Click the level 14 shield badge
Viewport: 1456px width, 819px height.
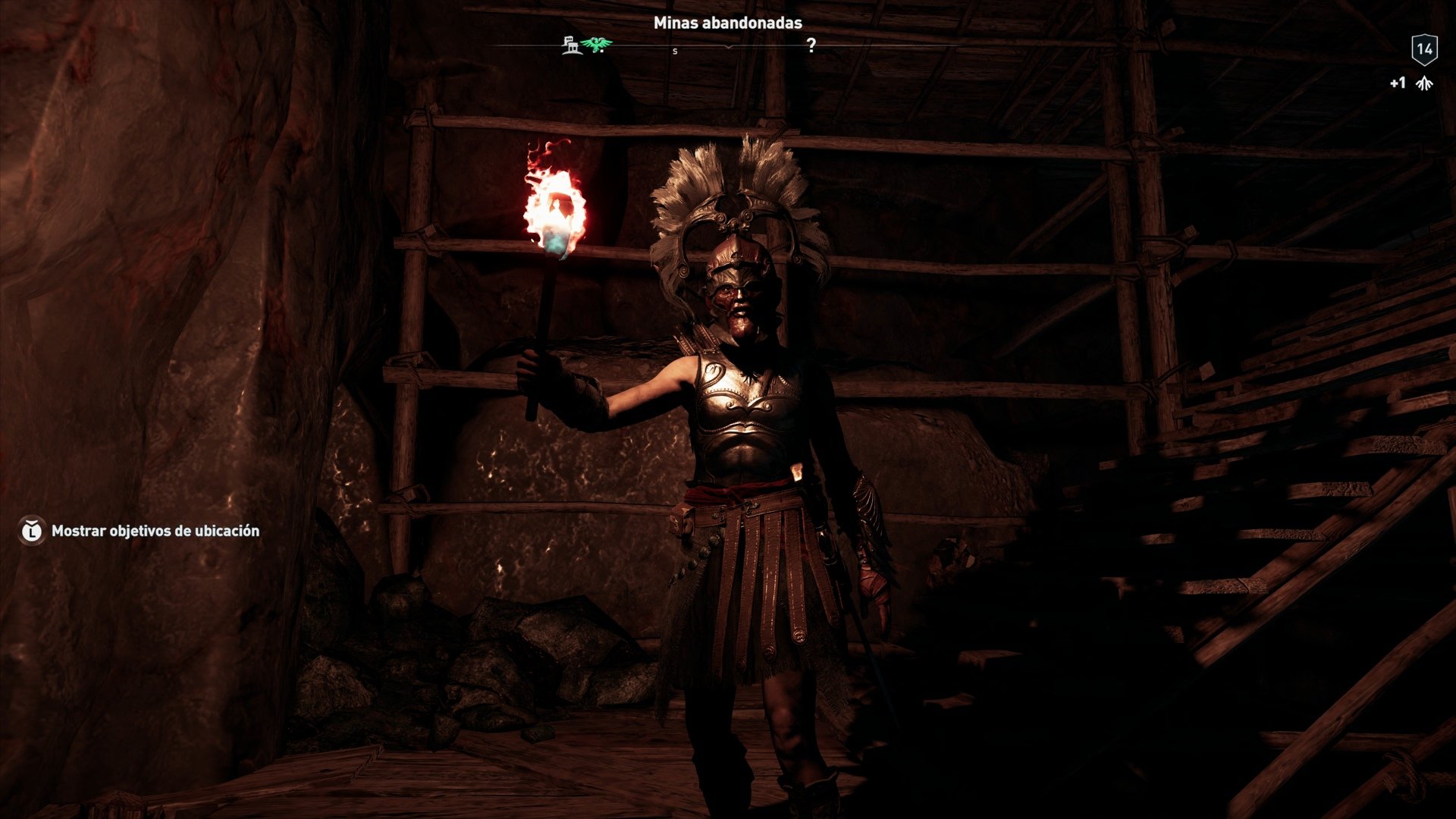tap(1424, 49)
